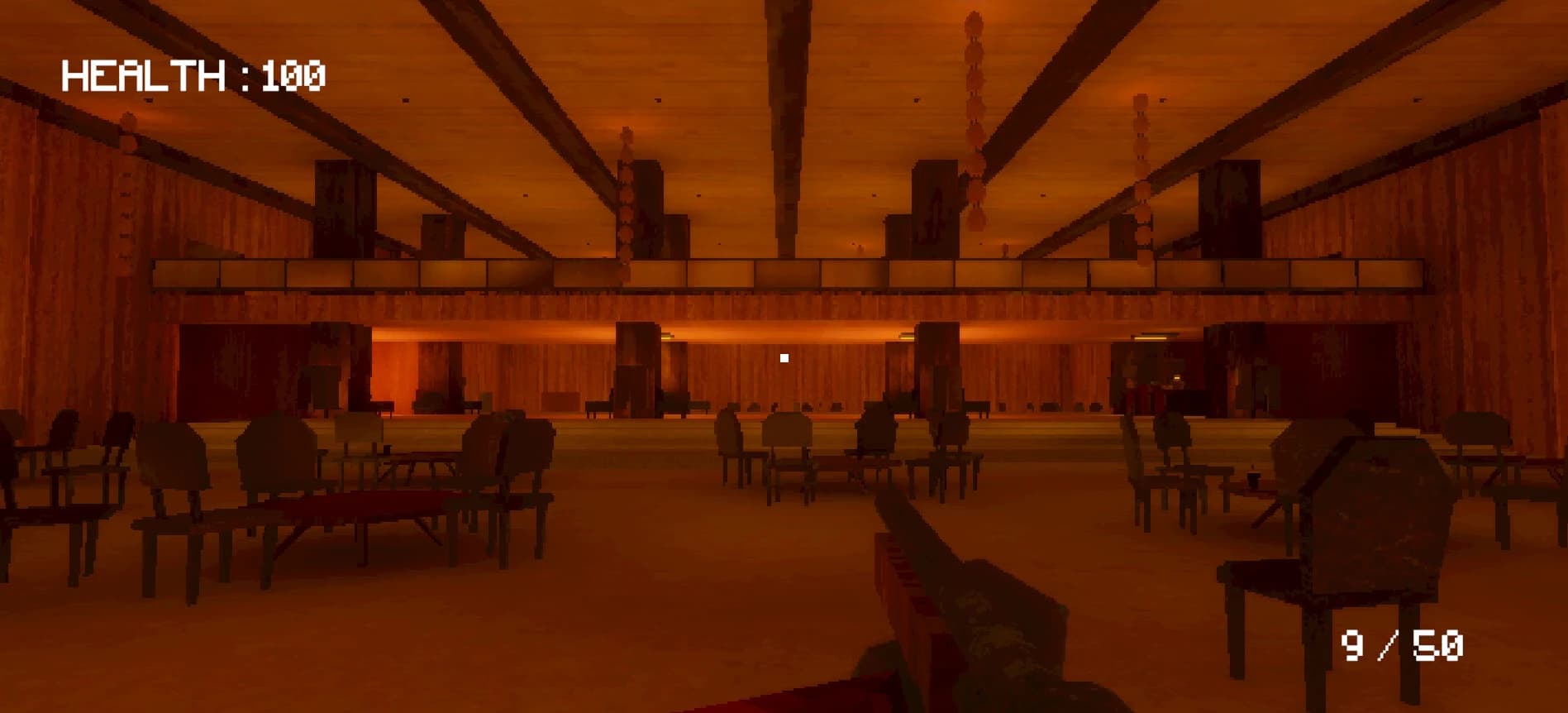Click the white crosshair dot
Screen dimensions: 1568x713
click(784, 357)
